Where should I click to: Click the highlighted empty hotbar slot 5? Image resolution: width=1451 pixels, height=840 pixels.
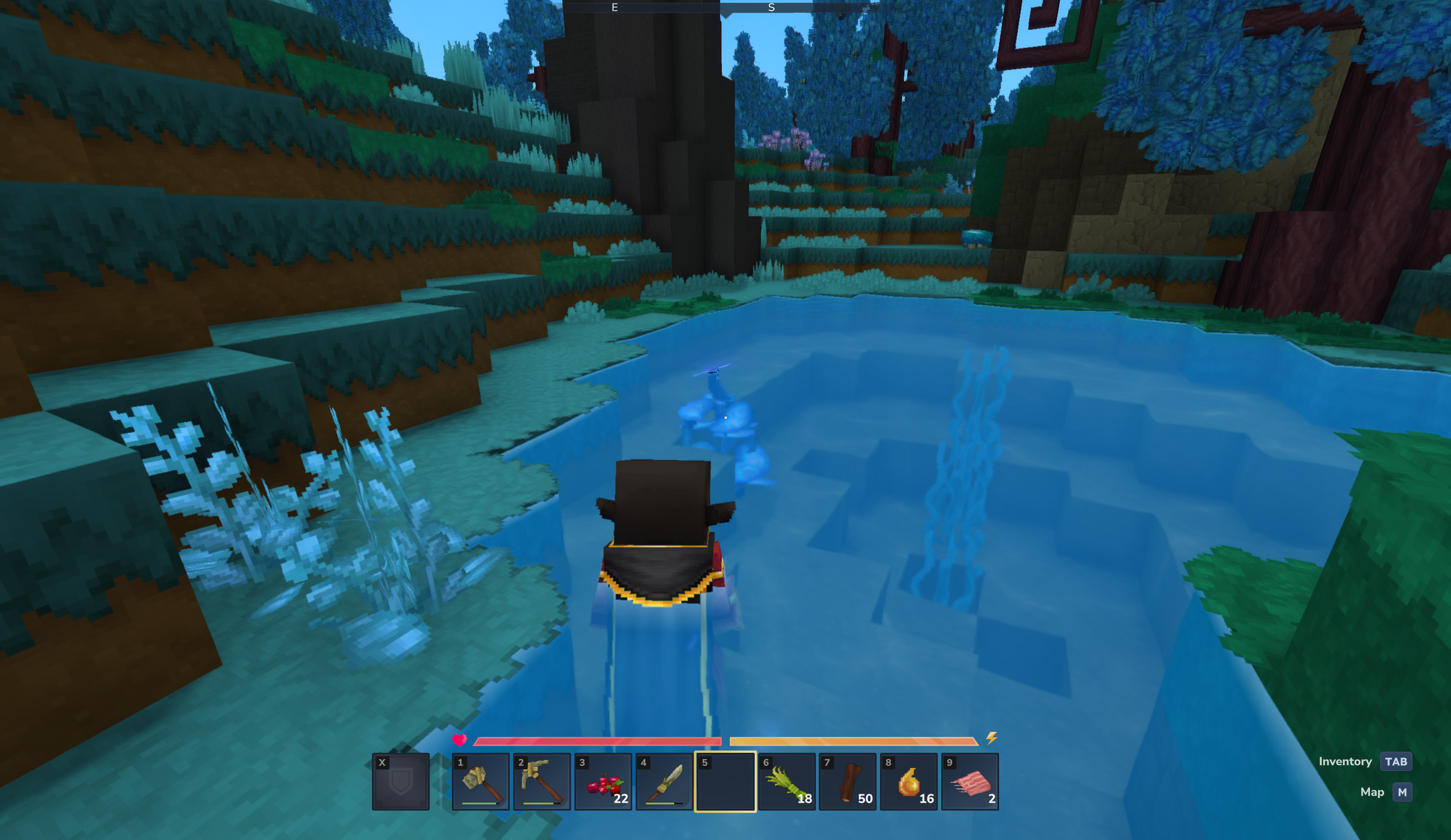tap(725, 782)
